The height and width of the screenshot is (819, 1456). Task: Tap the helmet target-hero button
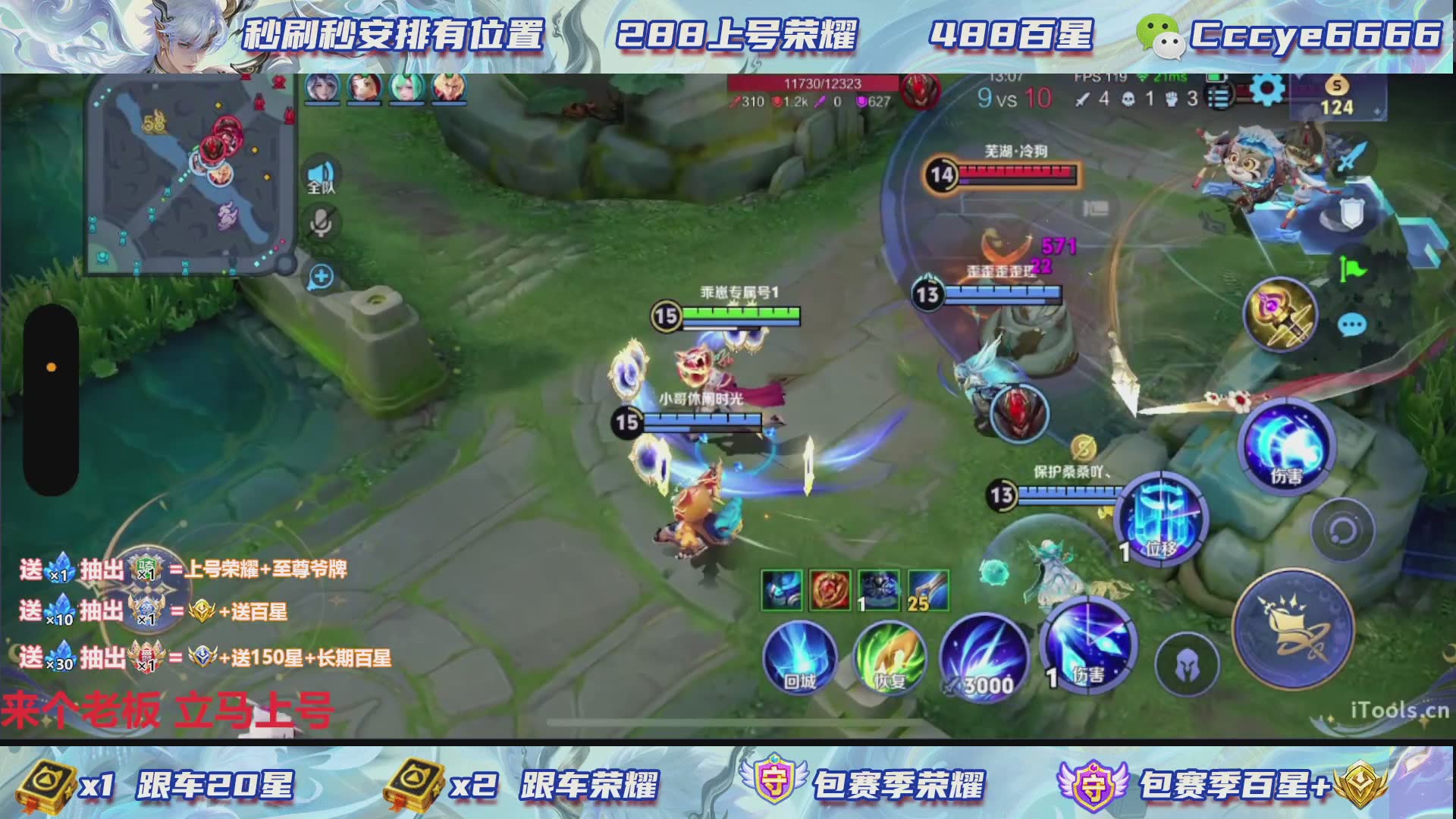(1187, 665)
